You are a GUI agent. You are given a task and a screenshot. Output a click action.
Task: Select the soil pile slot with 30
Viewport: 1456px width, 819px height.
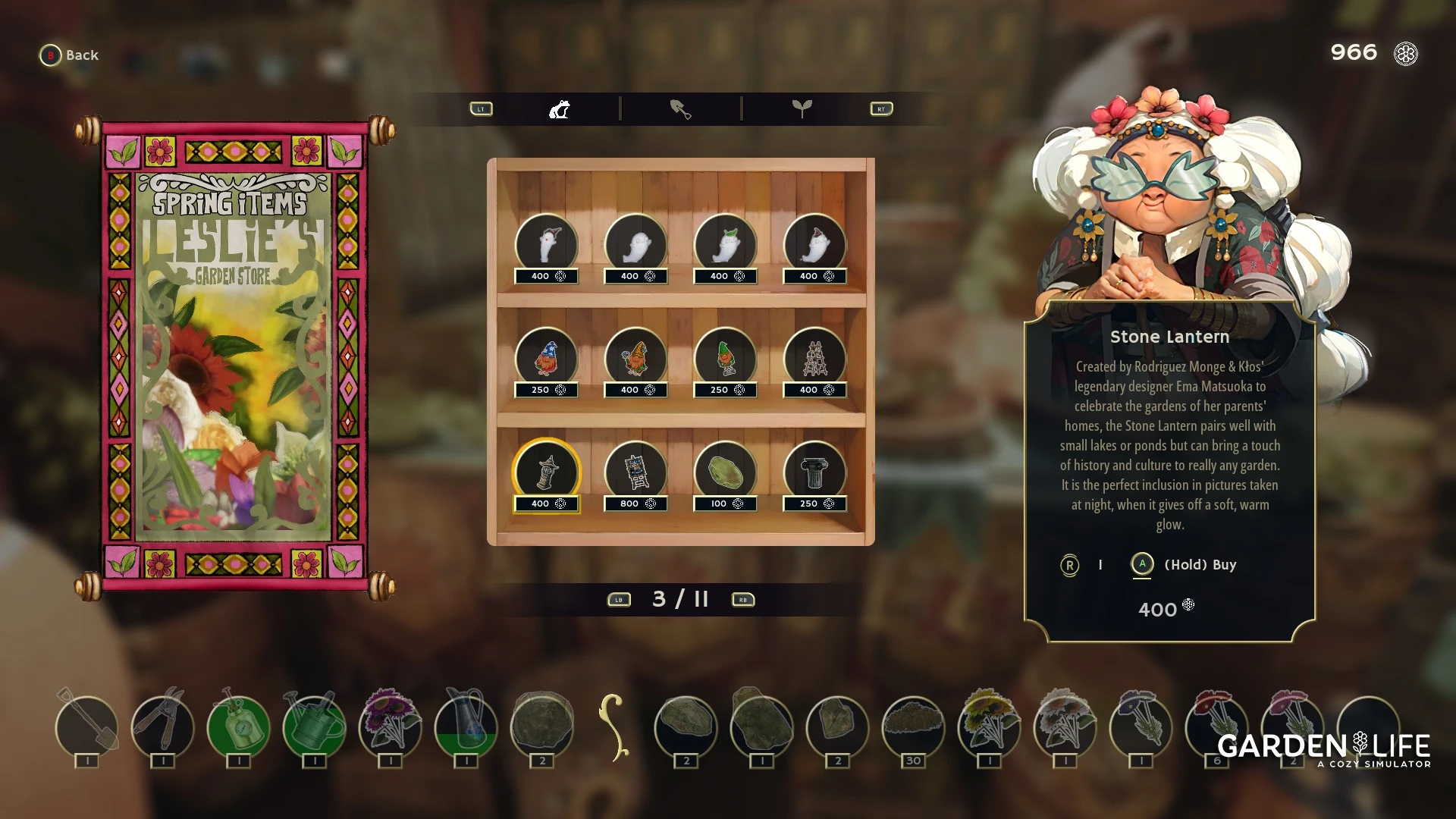(913, 726)
